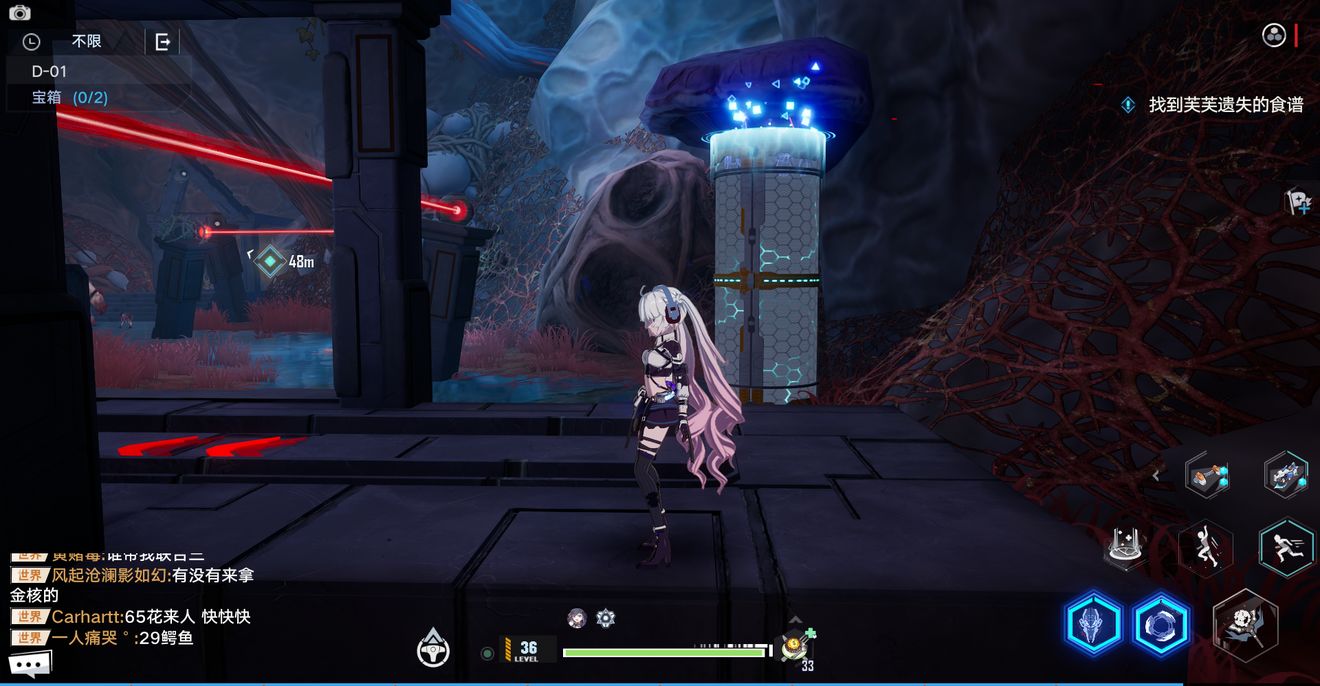Select the character portrait above health bar
The height and width of the screenshot is (686, 1320).
[577, 618]
